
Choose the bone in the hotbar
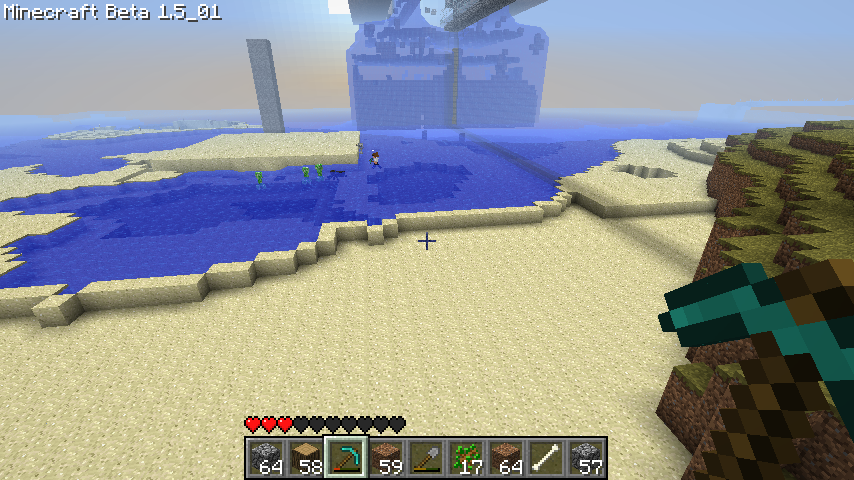tap(546, 458)
